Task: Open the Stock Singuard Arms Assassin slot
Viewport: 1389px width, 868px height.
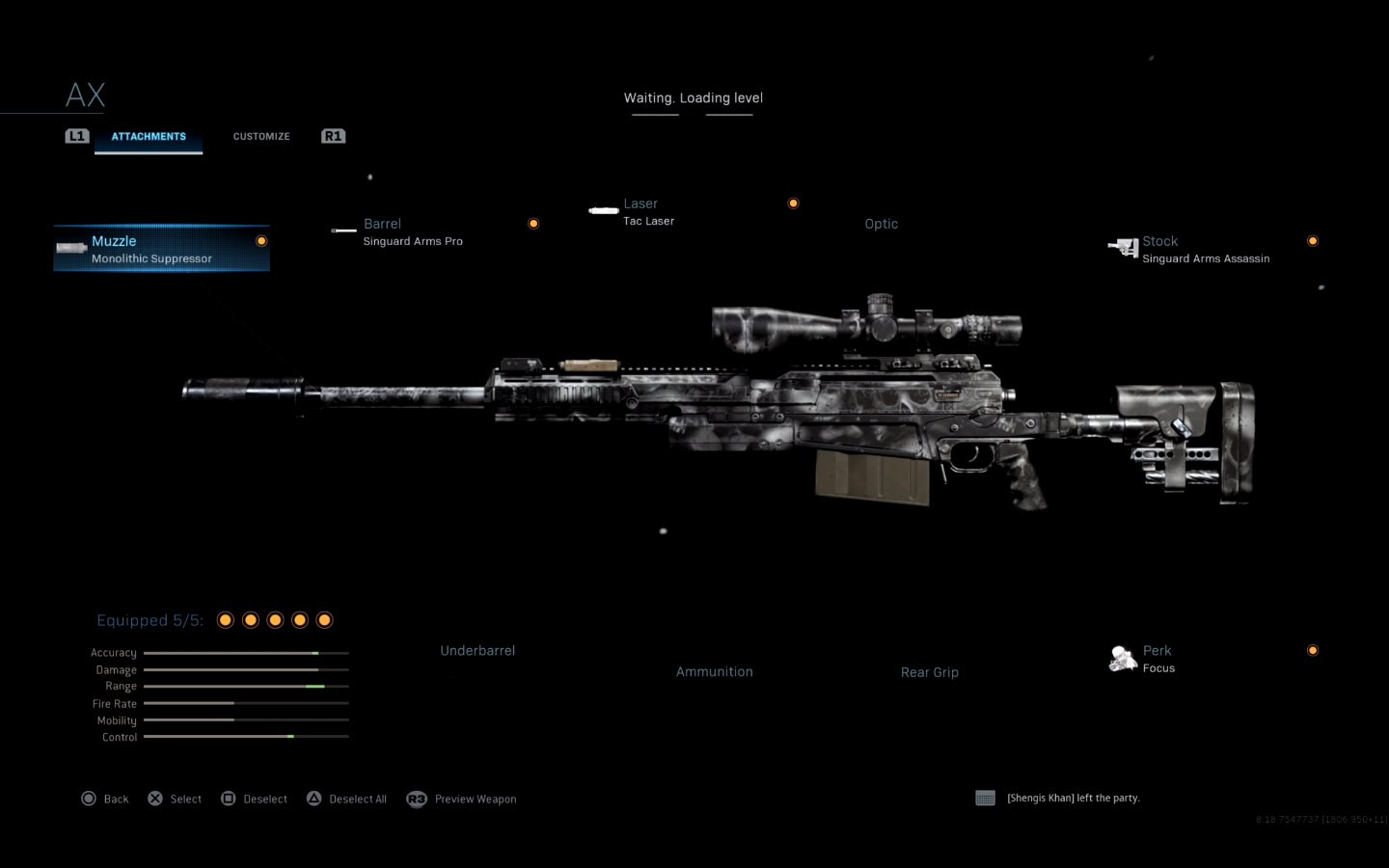Action: coord(1205,250)
